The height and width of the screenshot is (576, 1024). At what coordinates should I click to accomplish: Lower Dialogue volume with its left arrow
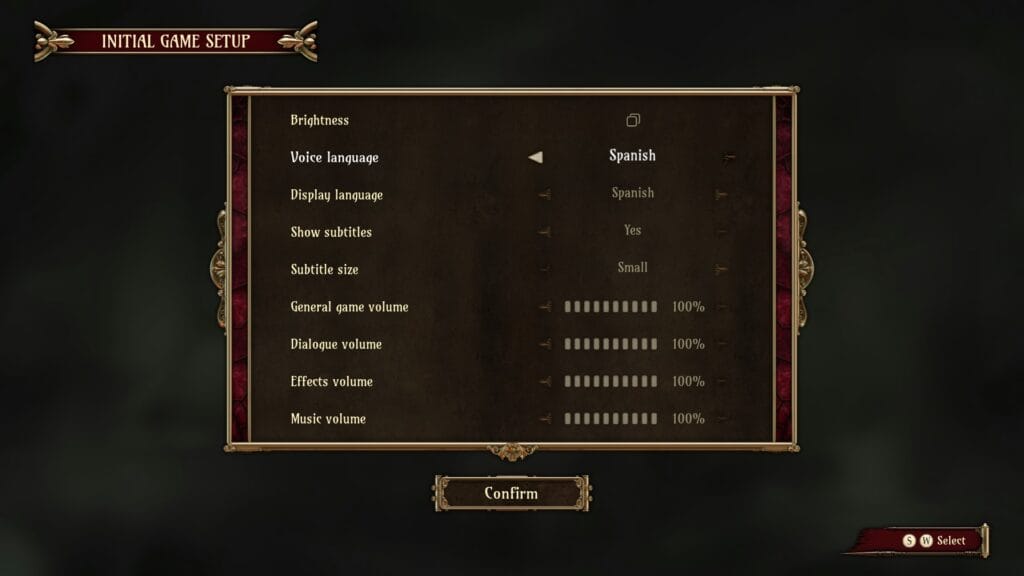click(544, 344)
